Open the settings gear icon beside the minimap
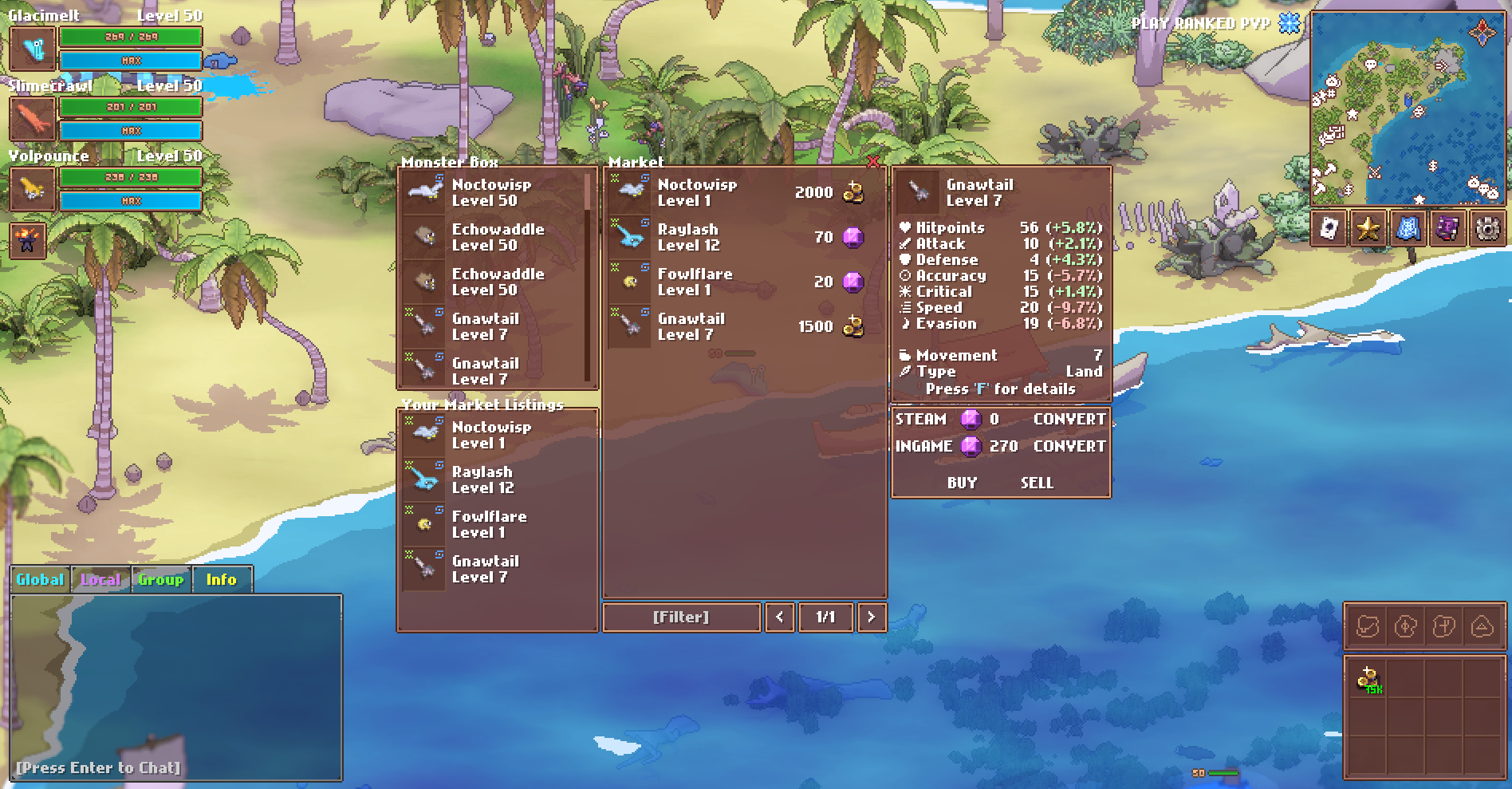 pos(1485,230)
